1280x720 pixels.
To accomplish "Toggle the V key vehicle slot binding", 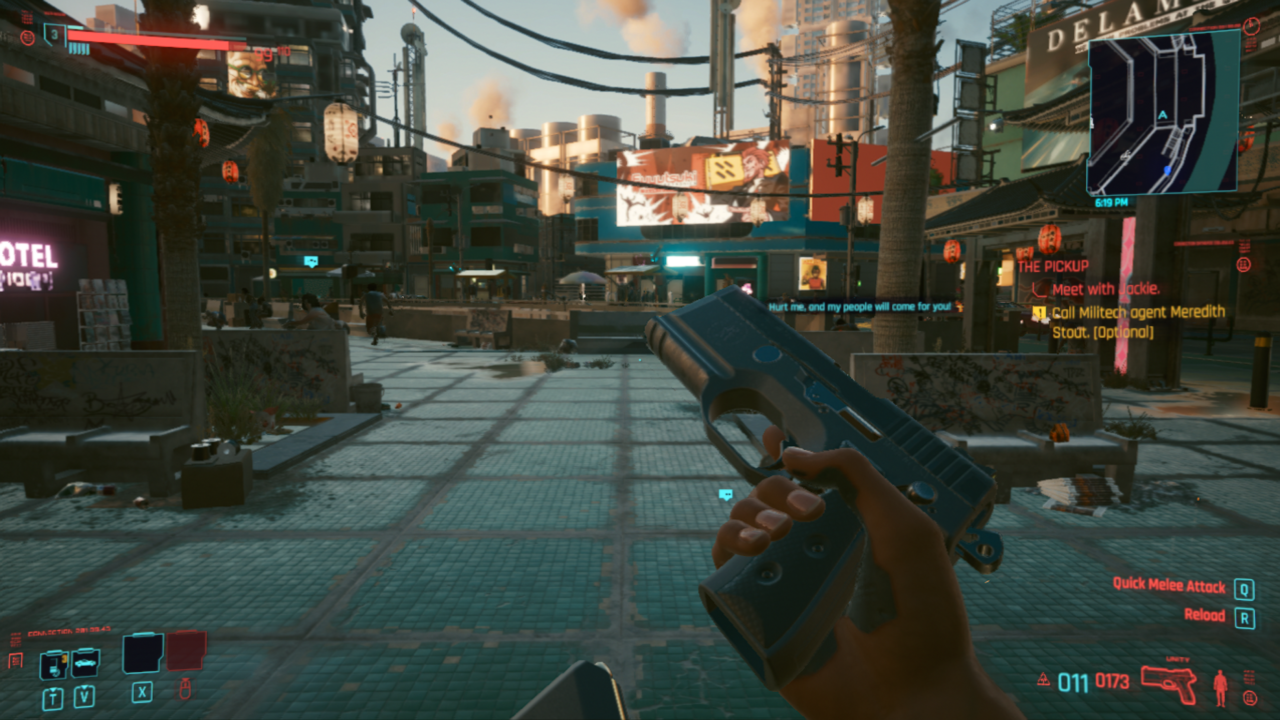I will pos(84,696).
